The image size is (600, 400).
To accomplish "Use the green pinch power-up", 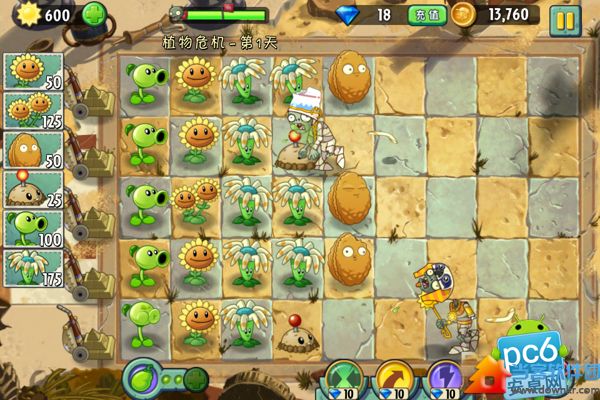I will (x=343, y=382).
